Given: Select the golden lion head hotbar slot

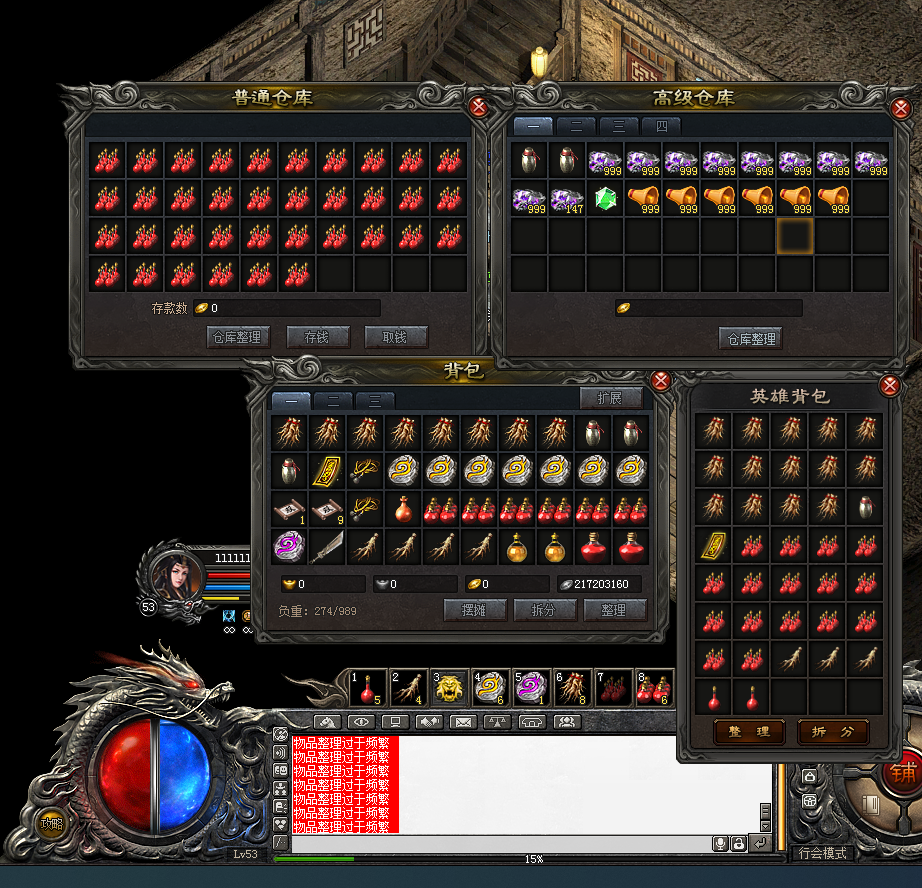Looking at the screenshot, I should click(450, 688).
